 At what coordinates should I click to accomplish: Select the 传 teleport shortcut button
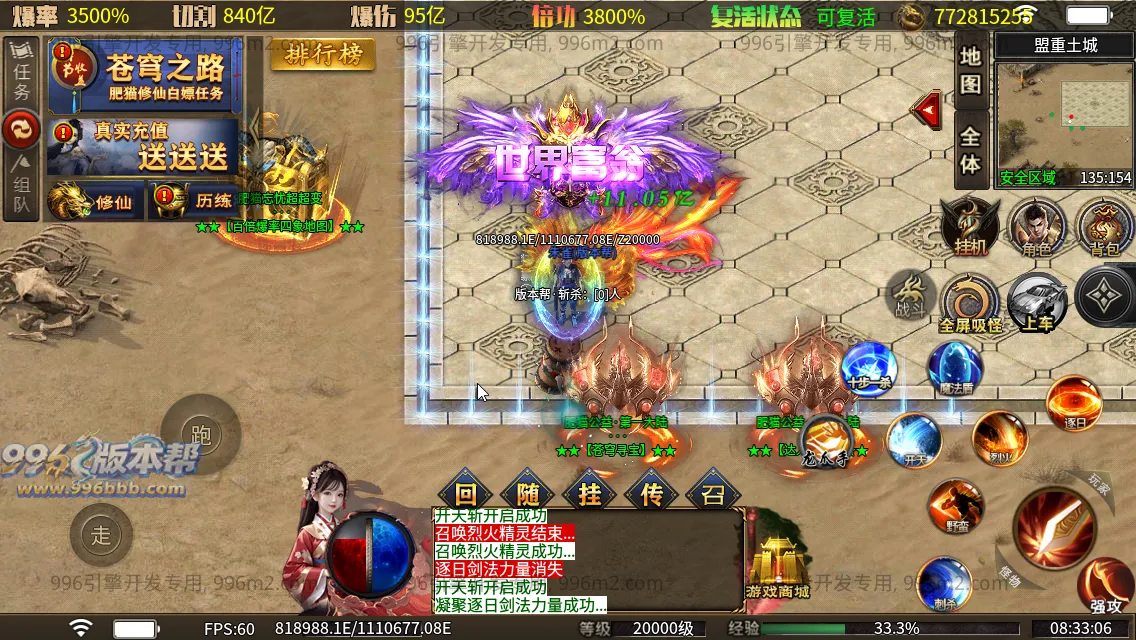point(651,493)
